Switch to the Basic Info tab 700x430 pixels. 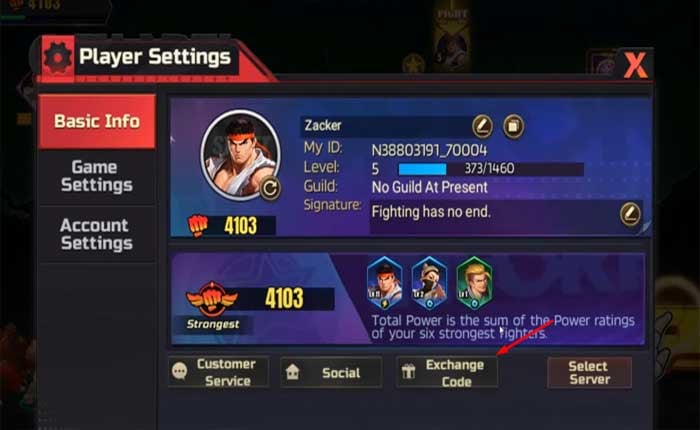click(x=96, y=121)
